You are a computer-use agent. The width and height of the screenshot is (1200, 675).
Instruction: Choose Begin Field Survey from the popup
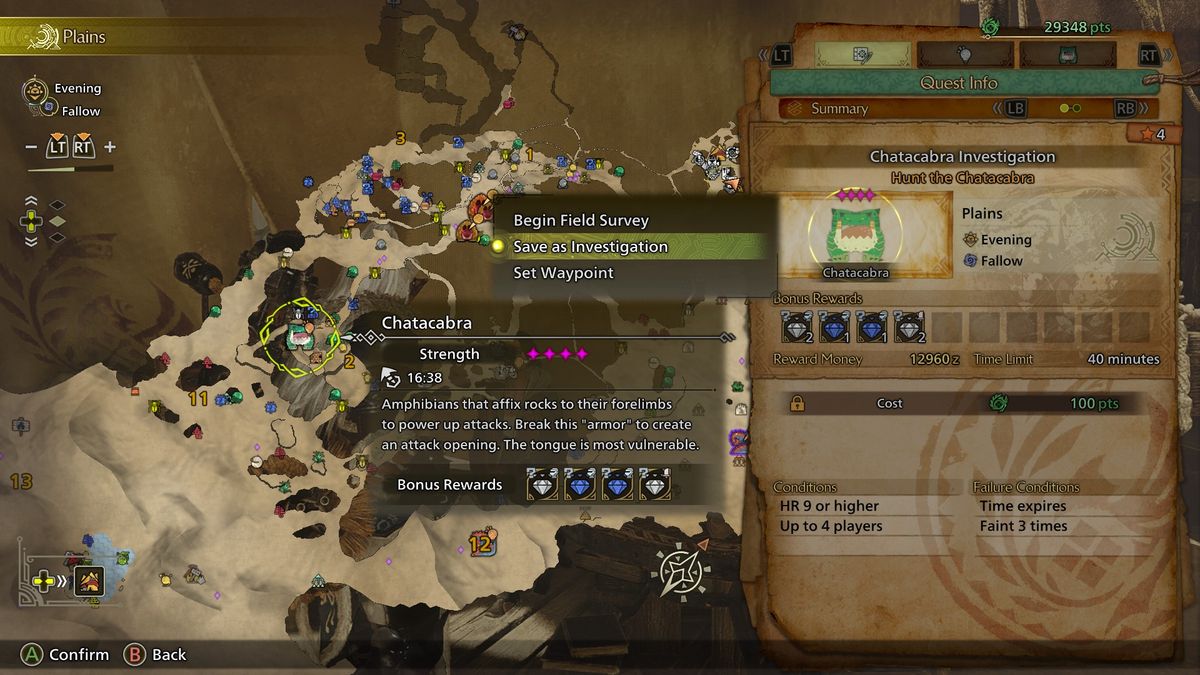pos(581,220)
